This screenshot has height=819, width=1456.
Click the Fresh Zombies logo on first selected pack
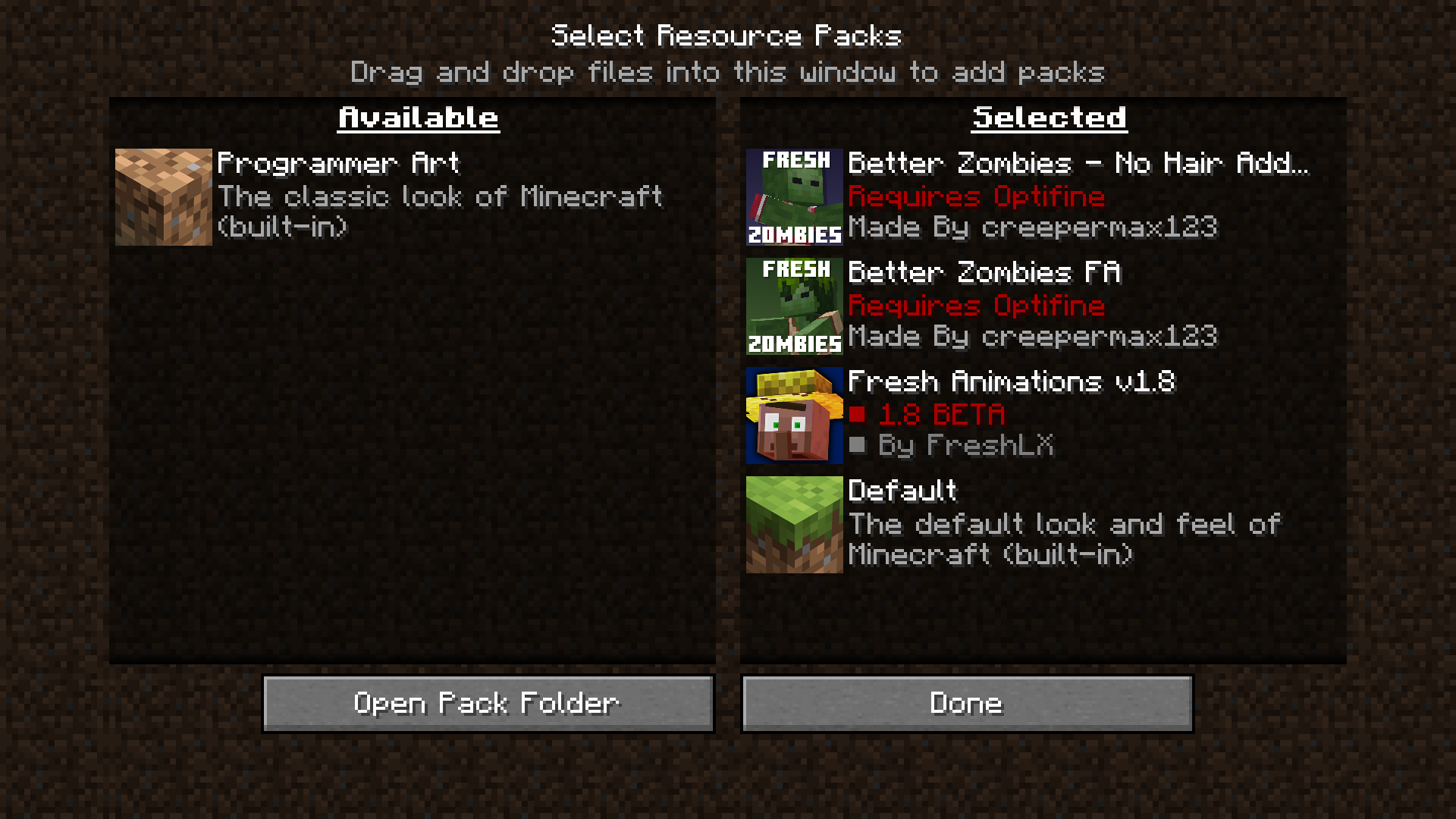(793, 196)
